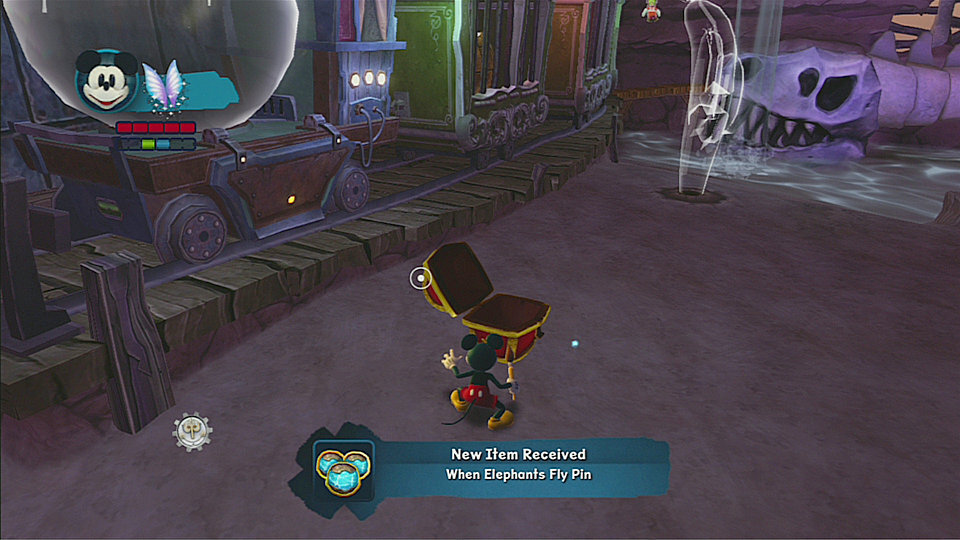The height and width of the screenshot is (540, 960).
Task: Open the When Elephants Fly Pin icon
Action: (343, 466)
